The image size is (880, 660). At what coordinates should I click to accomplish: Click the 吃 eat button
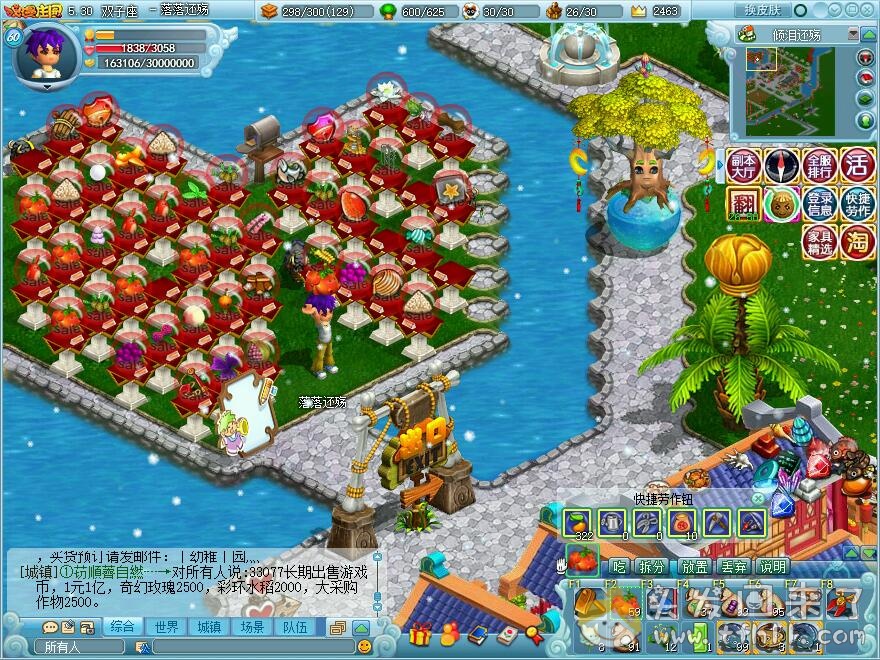618,567
